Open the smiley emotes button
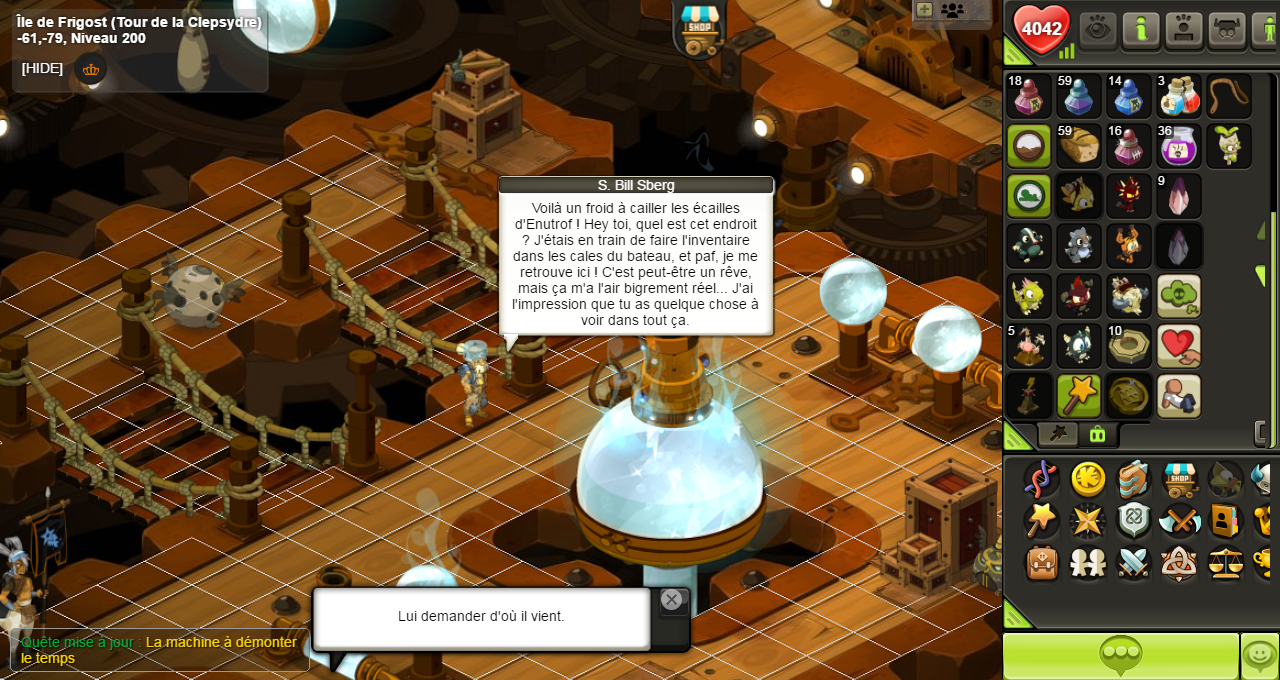This screenshot has height=680, width=1280. [x=1259, y=656]
